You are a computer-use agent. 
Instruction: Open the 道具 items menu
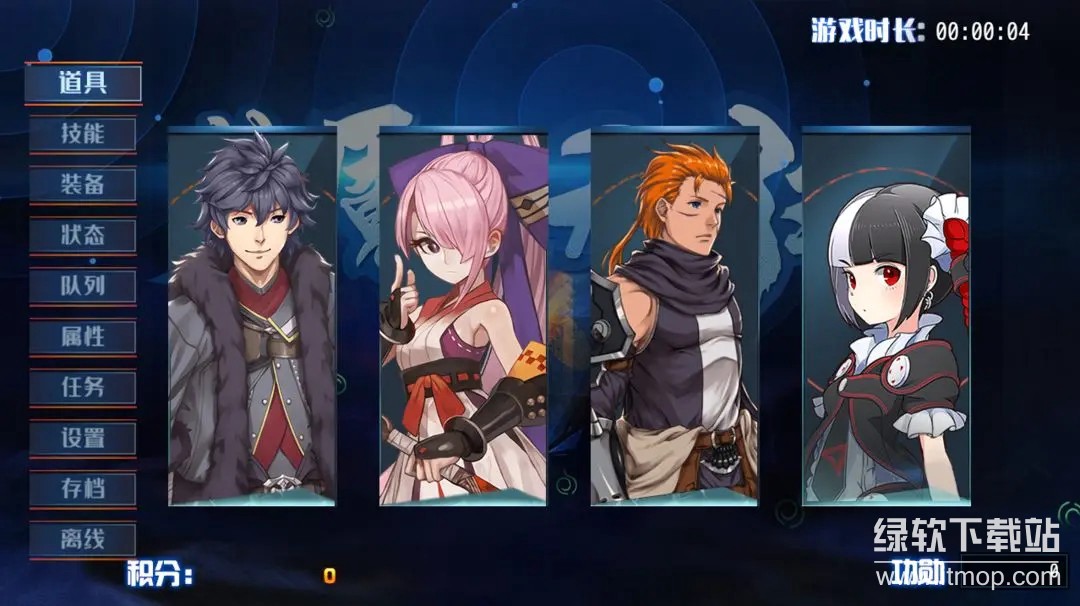click(x=83, y=83)
